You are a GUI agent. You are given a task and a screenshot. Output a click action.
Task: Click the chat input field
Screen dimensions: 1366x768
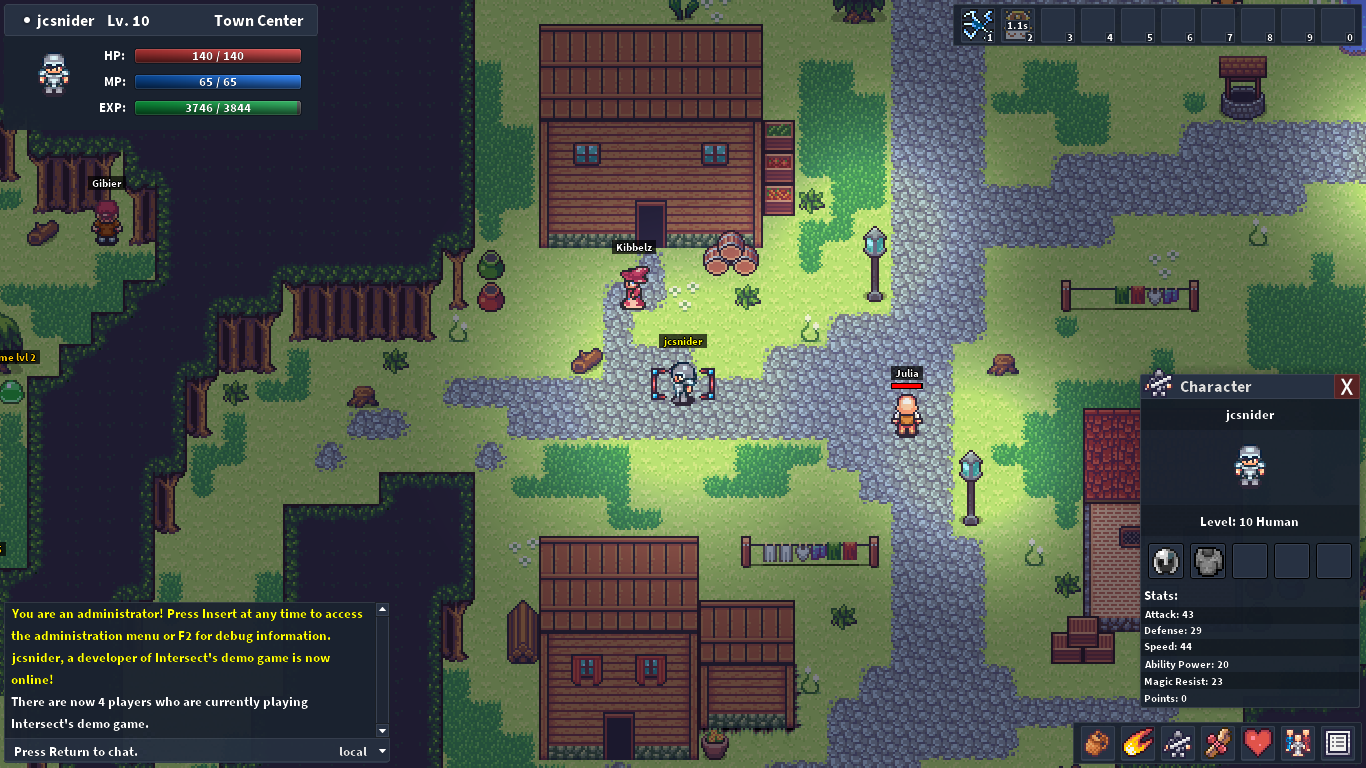170,751
